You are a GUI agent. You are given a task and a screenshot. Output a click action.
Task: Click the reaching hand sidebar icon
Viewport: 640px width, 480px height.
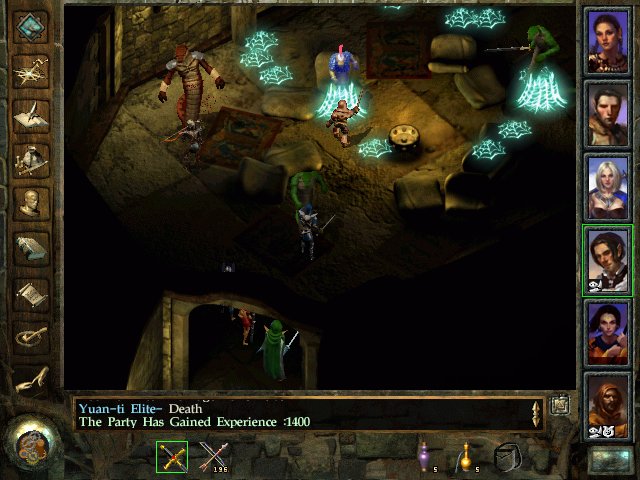(31, 380)
